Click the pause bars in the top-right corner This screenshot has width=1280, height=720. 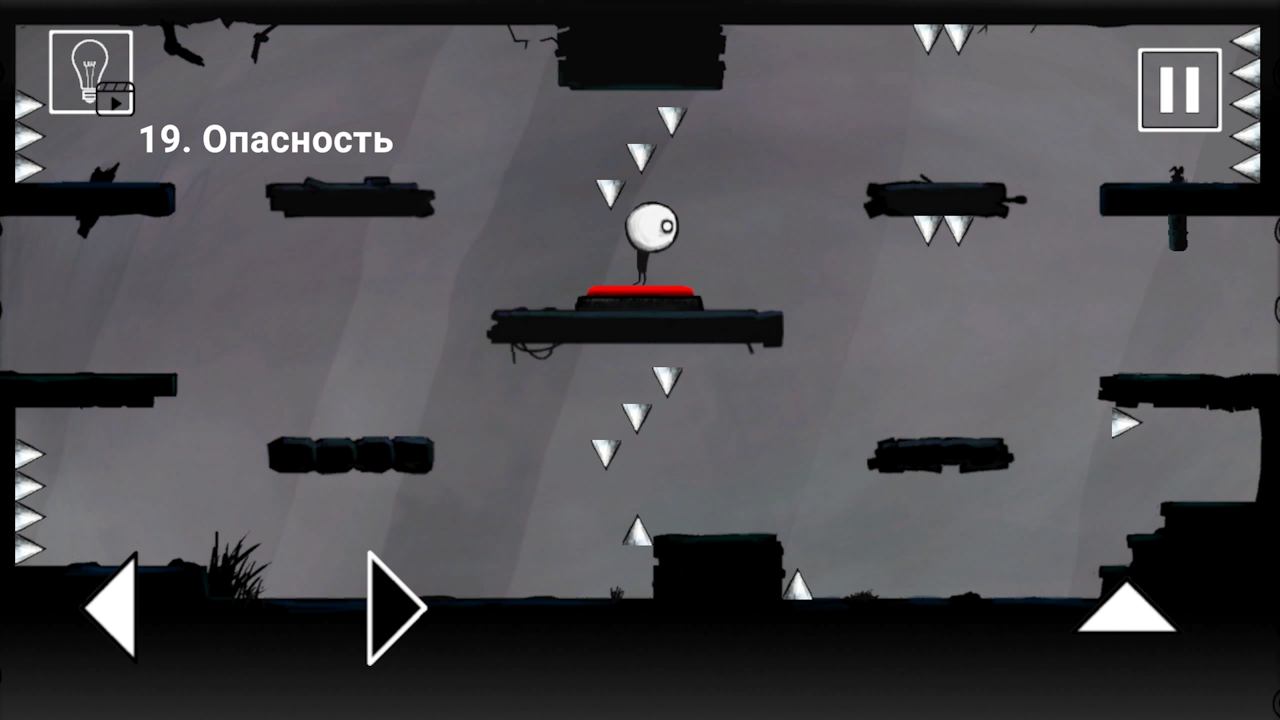pyautogui.click(x=1179, y=88)
